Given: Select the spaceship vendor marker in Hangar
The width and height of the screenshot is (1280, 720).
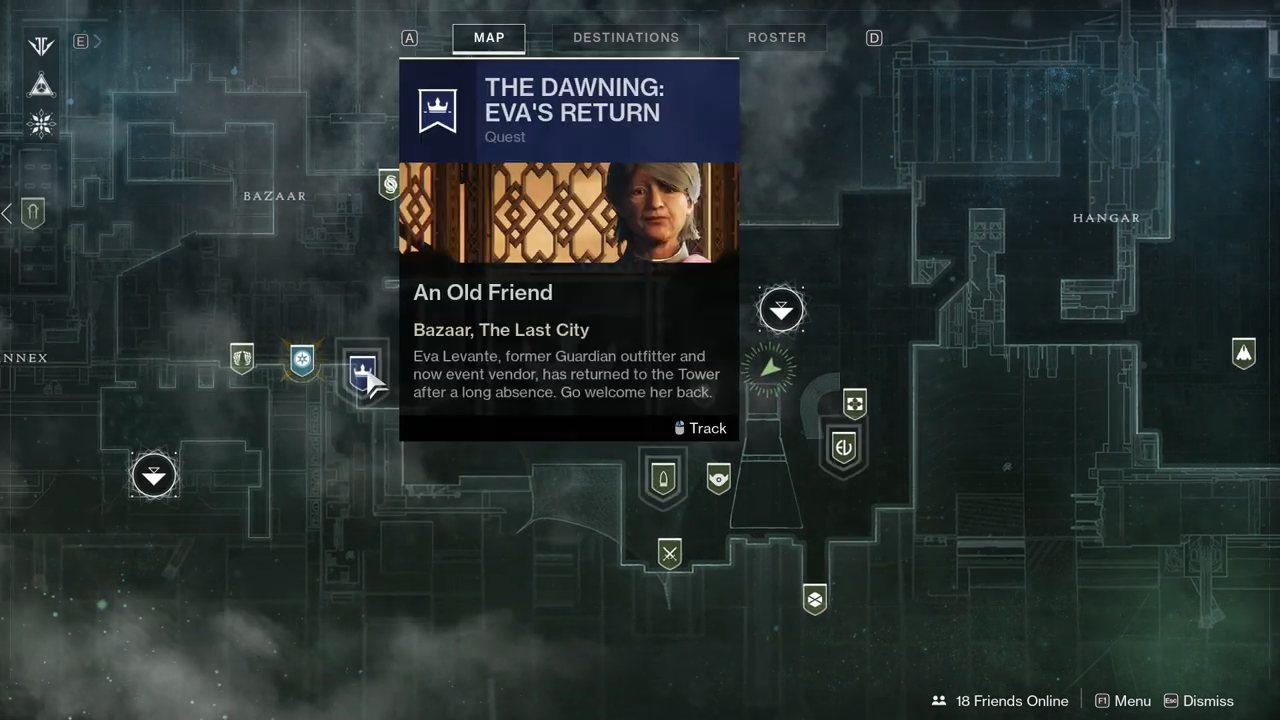Looking at the screenshot, I should pos(1243,353).
